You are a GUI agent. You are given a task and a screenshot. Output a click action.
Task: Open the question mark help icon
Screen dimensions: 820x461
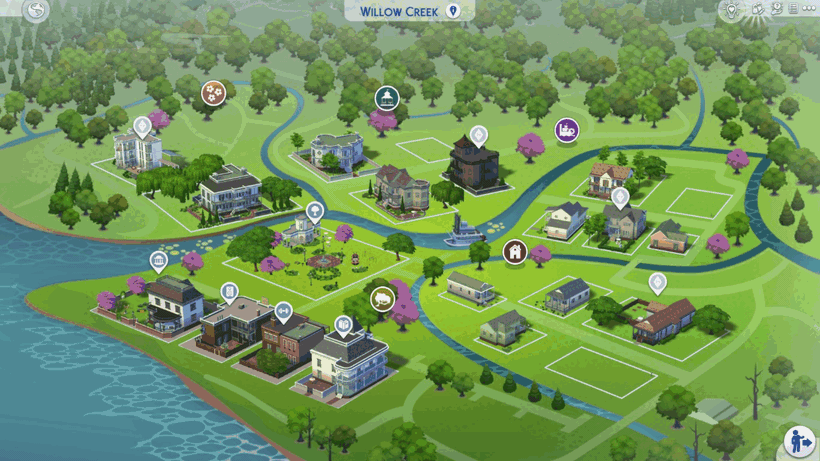[776, 9]
